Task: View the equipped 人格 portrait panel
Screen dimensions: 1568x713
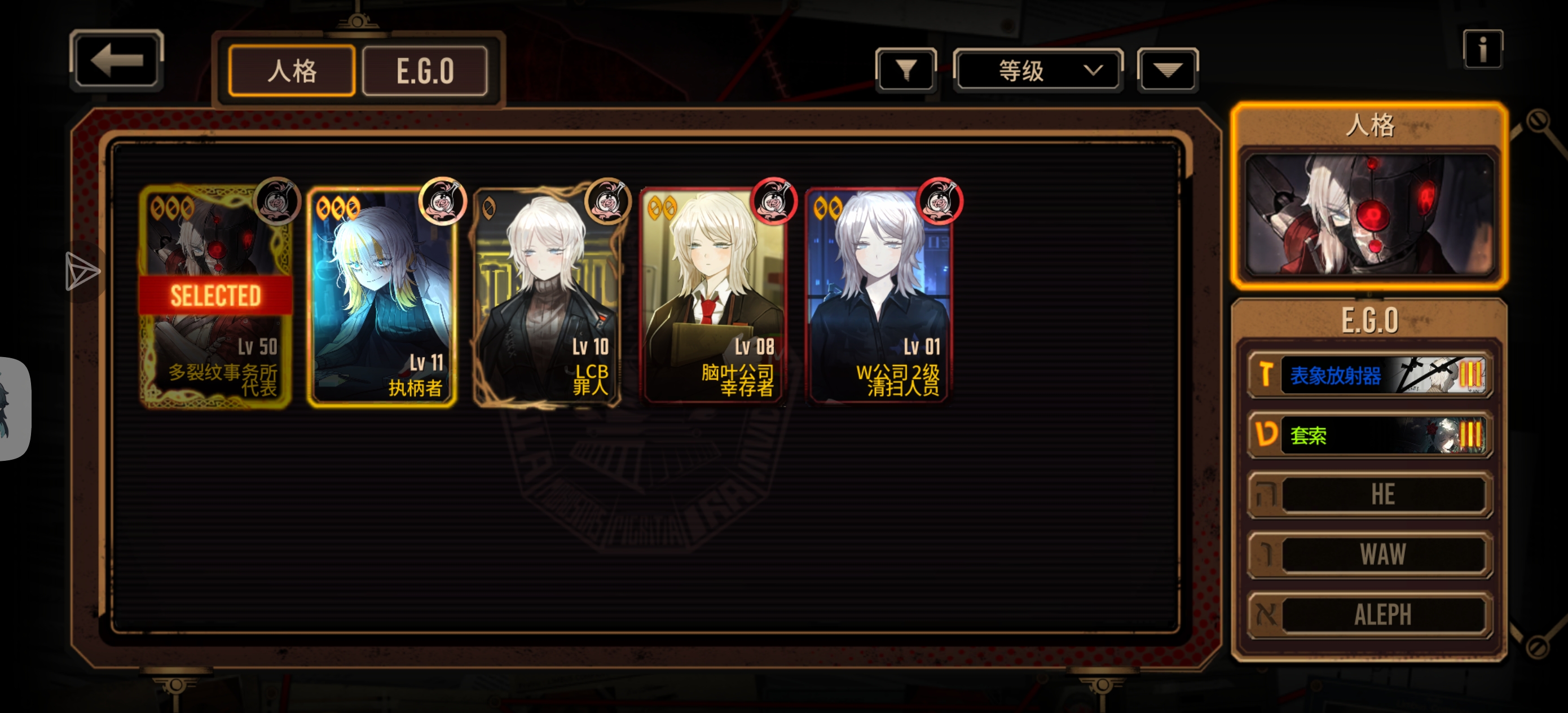Action: 1369,214
